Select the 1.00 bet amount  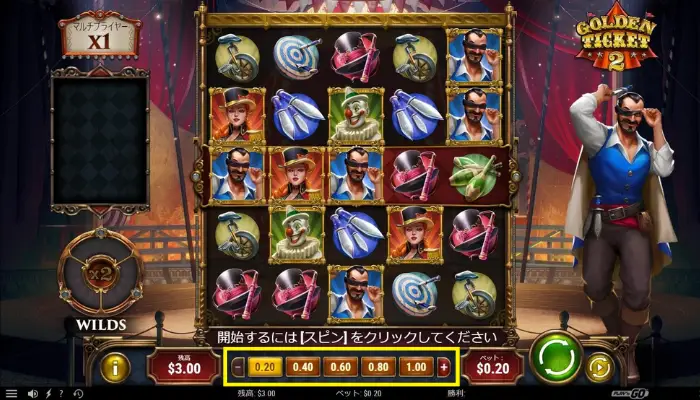[414, 367]
